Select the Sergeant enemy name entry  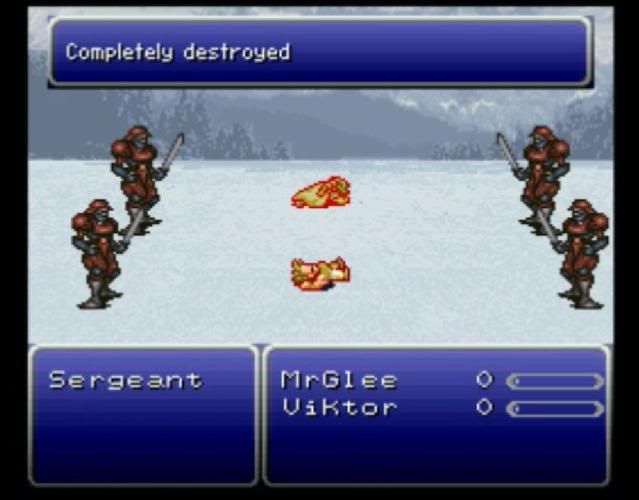(125, 381)
